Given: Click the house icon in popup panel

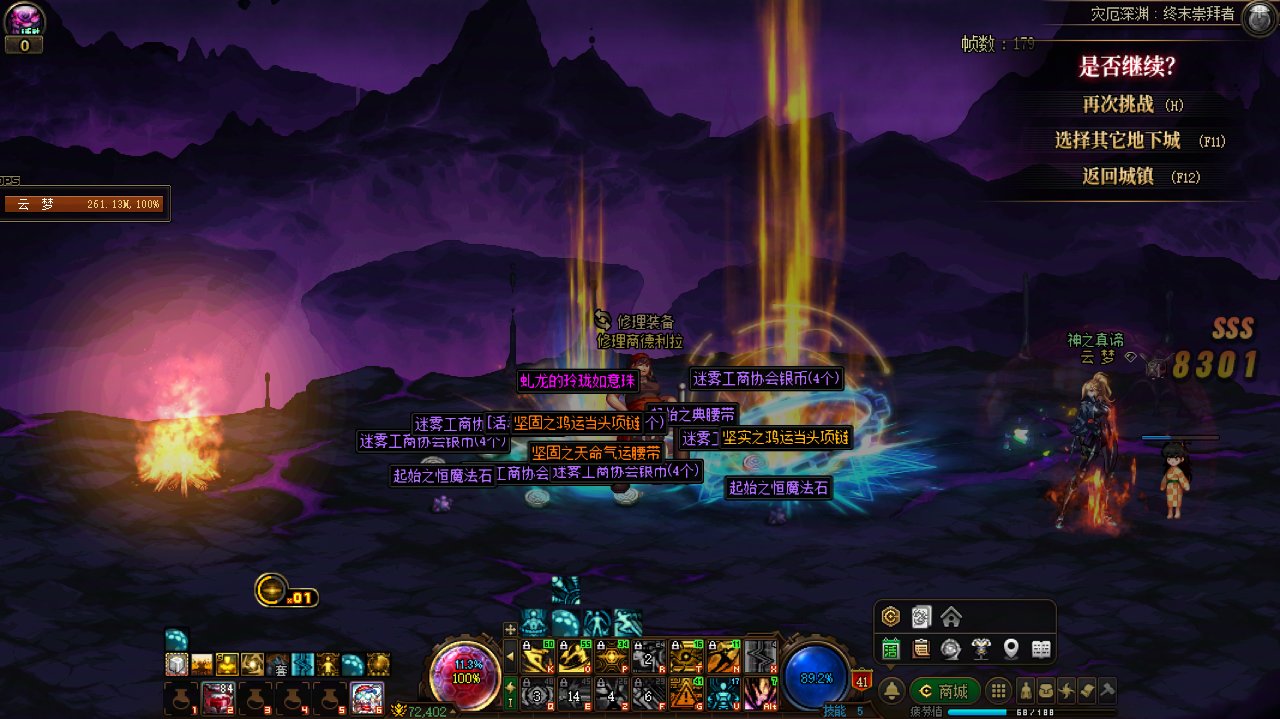Looking at the screenshot, I should [x=951, y=616].
